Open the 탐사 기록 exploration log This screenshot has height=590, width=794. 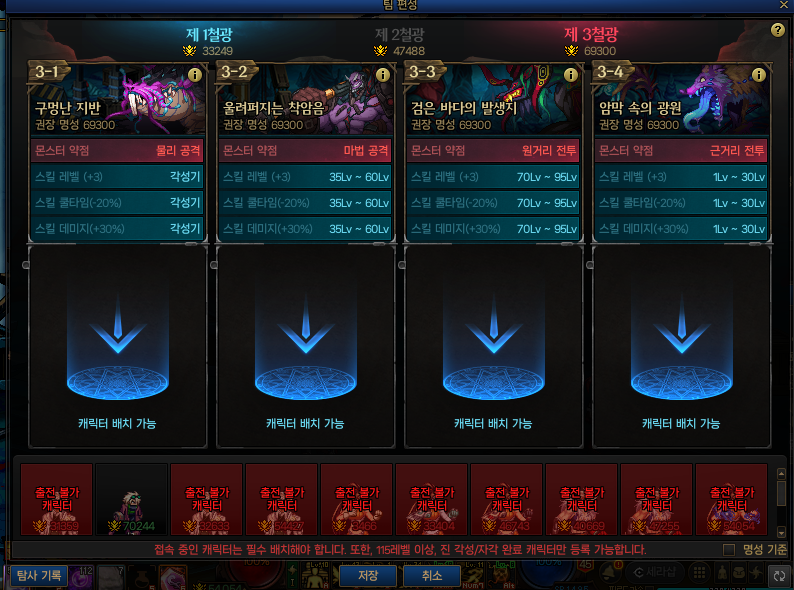[x=39, y=576]
